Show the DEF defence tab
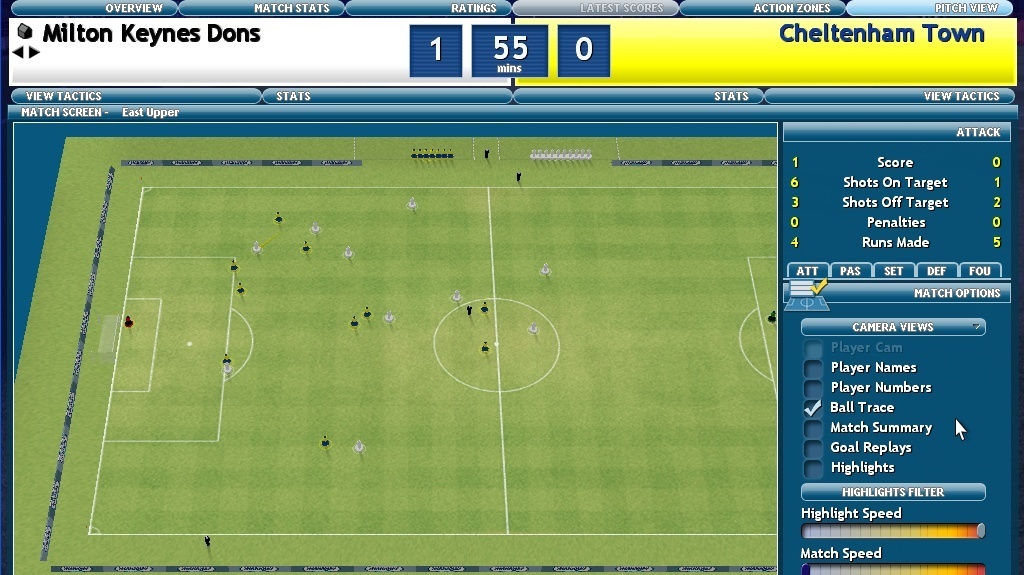This screenshot has width=1024, height=575. coord(936,271)
